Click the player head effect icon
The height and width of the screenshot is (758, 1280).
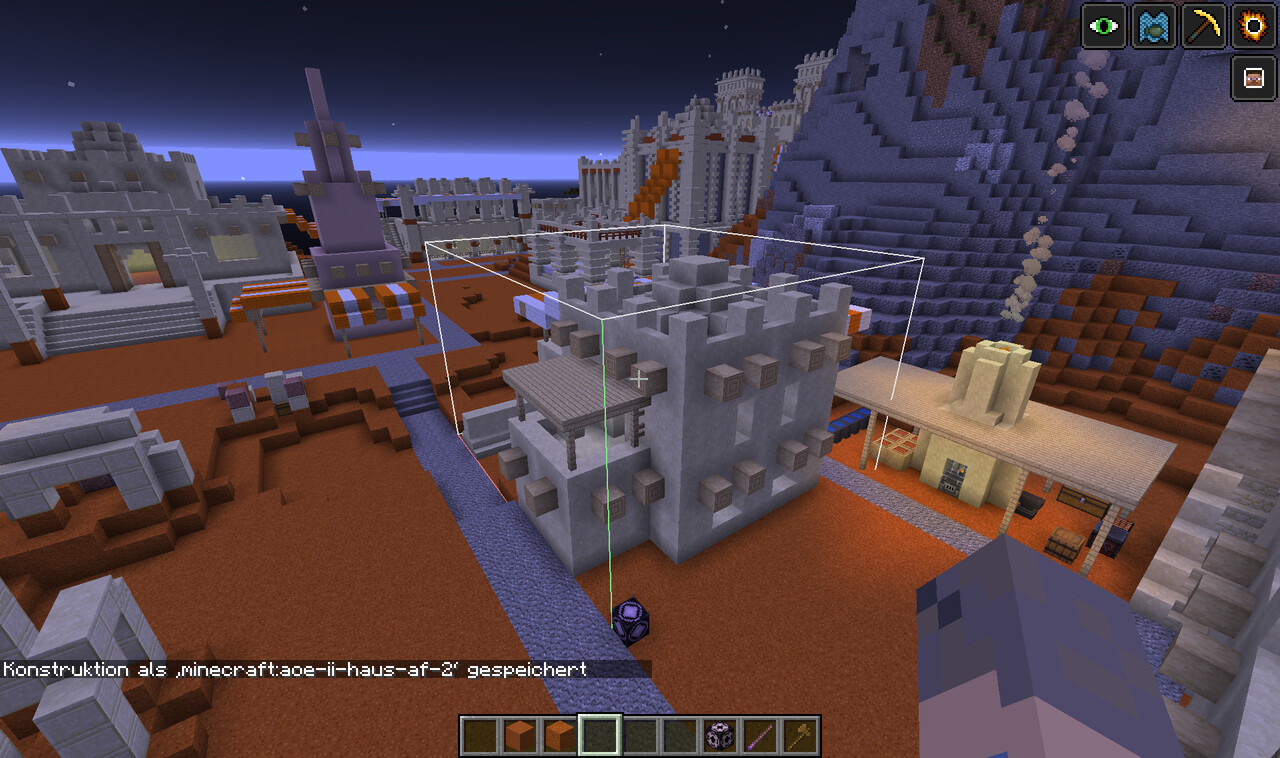point(1252,77)
